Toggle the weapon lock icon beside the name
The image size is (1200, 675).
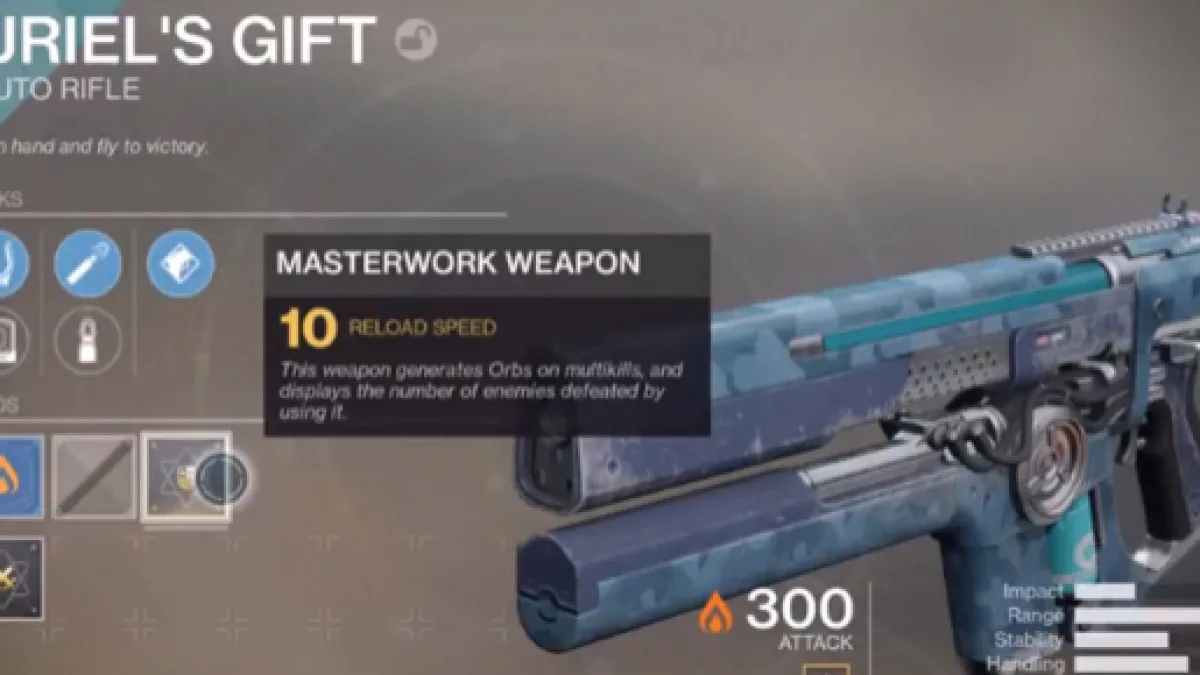416,41
